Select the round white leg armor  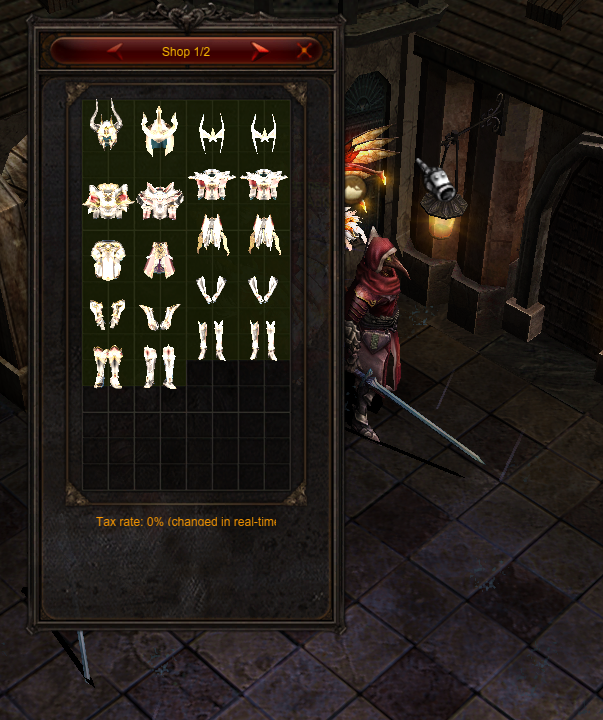click(107, 260)
